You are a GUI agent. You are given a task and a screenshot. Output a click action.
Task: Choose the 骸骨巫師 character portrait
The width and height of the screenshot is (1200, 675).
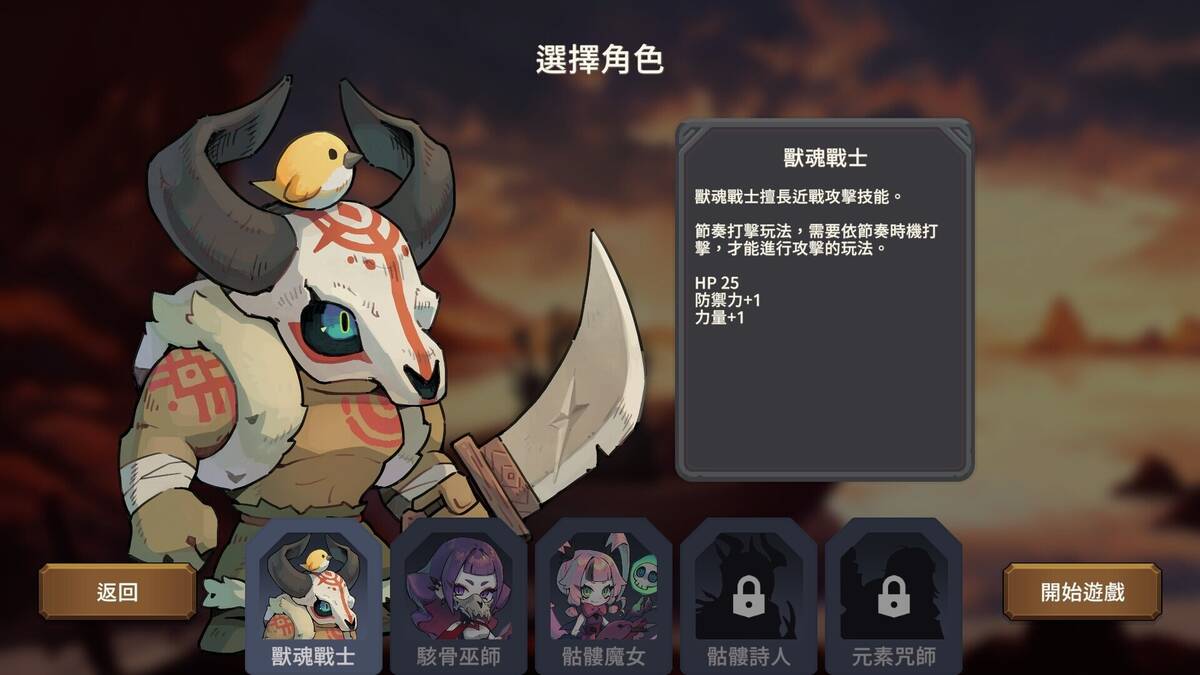[x=458, y=595]
